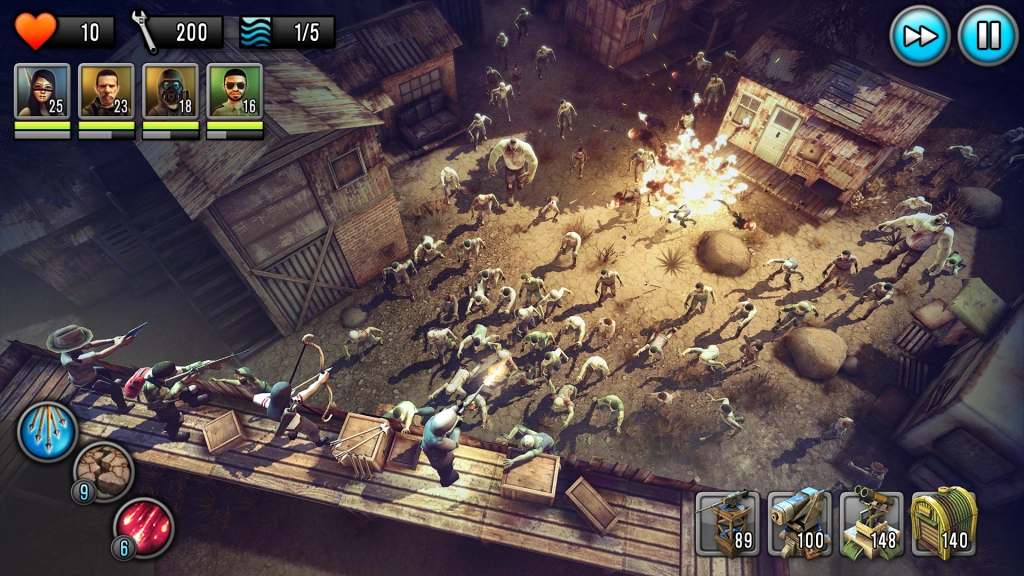Choose the yellow bunker costing 140
The image size is (1024, 576).
point(943,522)
